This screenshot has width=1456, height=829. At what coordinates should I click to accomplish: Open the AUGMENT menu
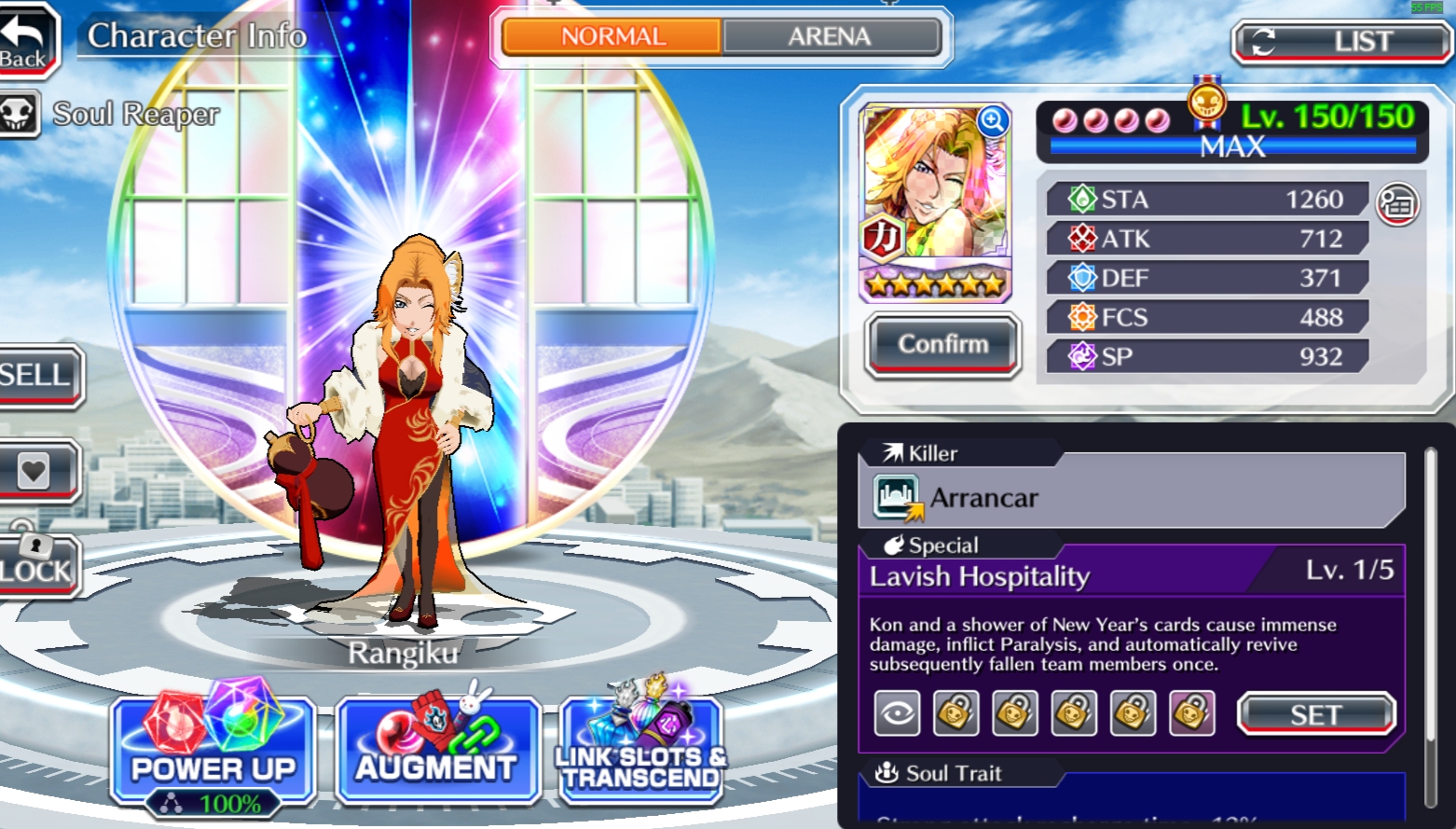pyautogui.click(x=436, y=751)
